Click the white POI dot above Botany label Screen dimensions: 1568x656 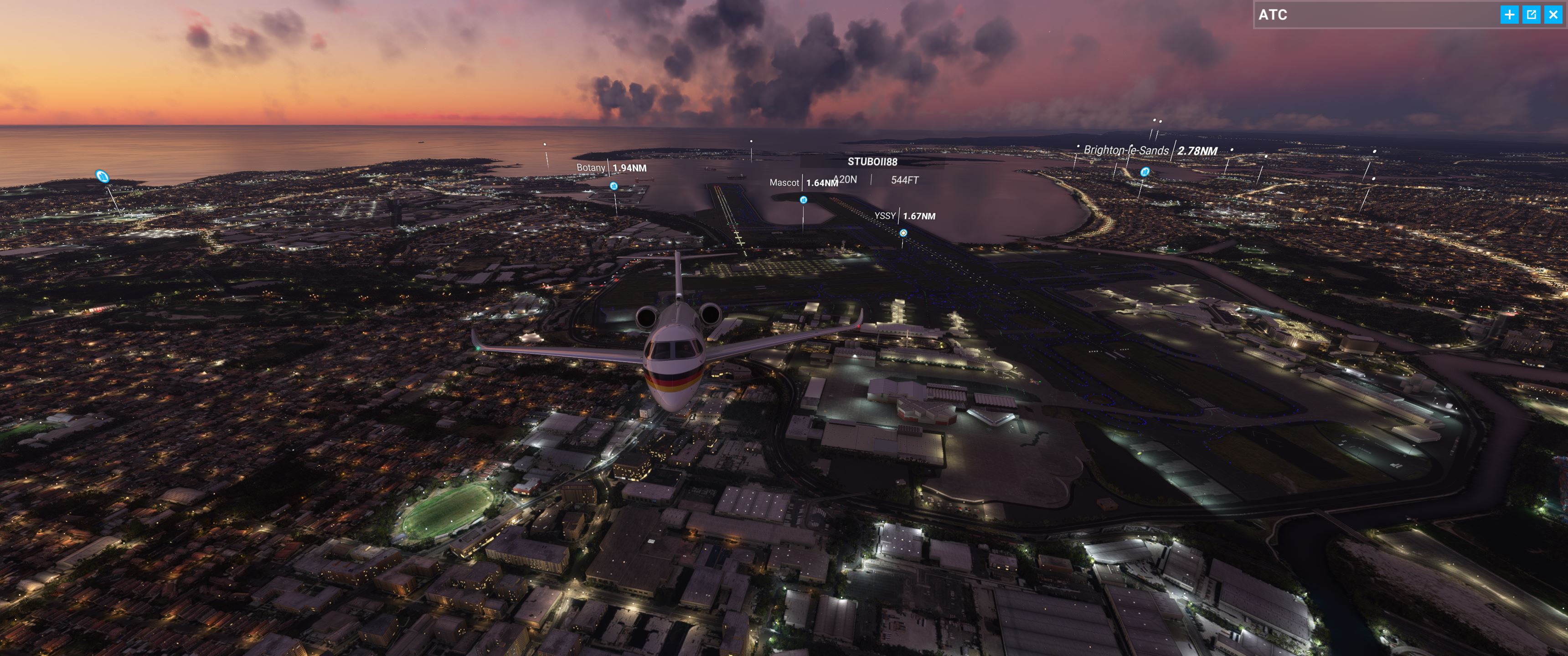(x=544, y=143)
